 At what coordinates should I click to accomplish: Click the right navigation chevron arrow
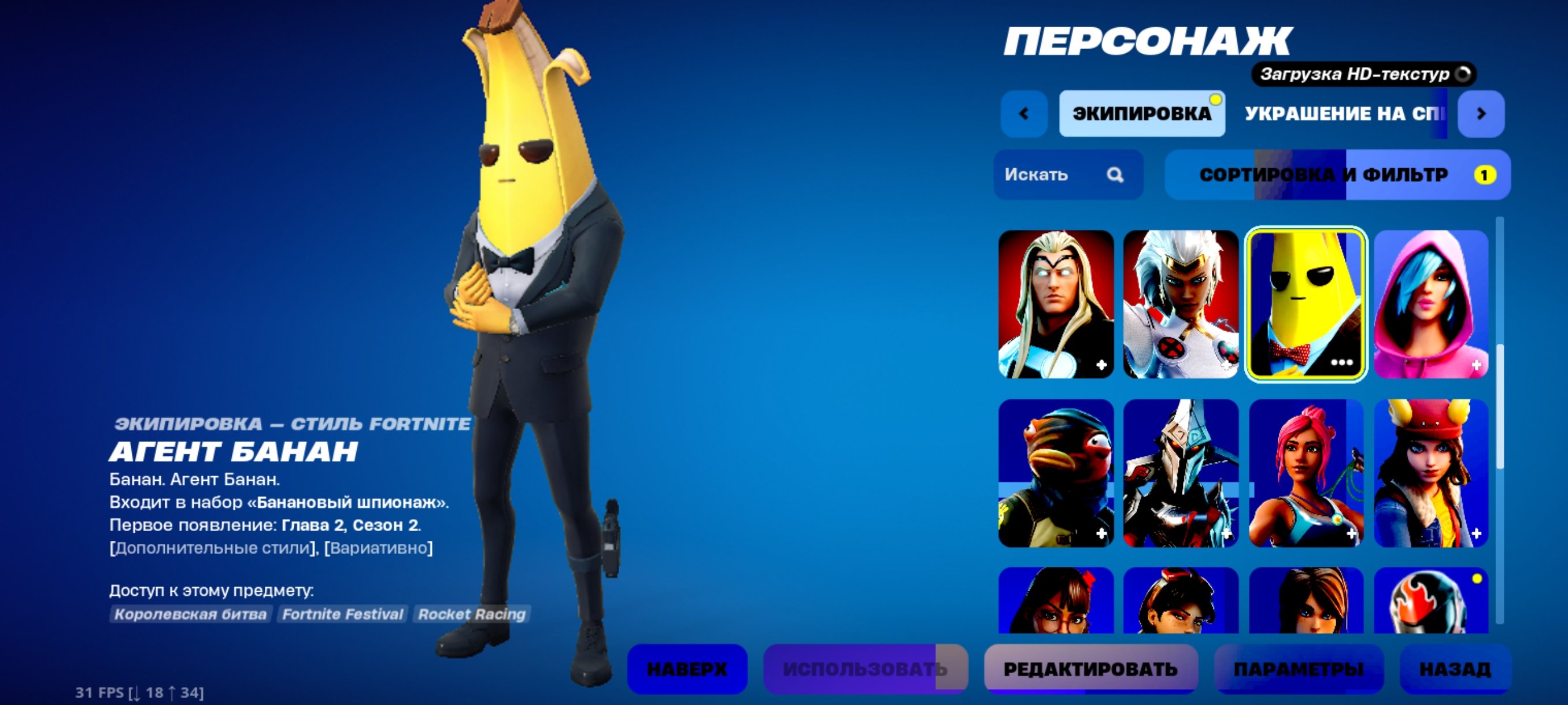tap(1482, 113)
